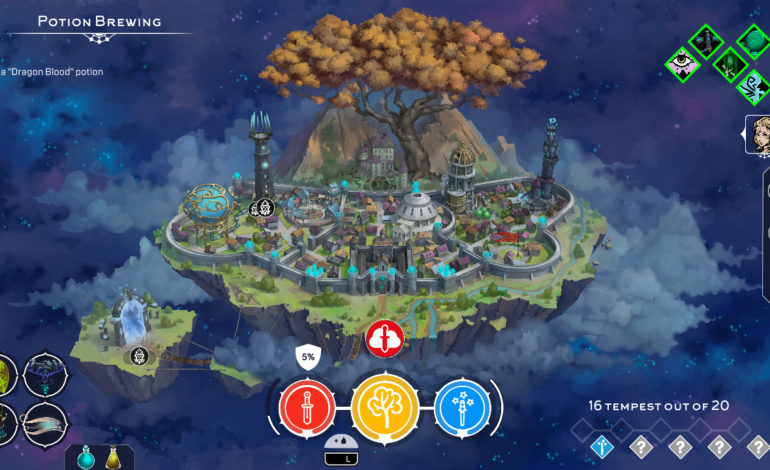
Task: Choose the yellow tree action button
Action: pos(383,407)
